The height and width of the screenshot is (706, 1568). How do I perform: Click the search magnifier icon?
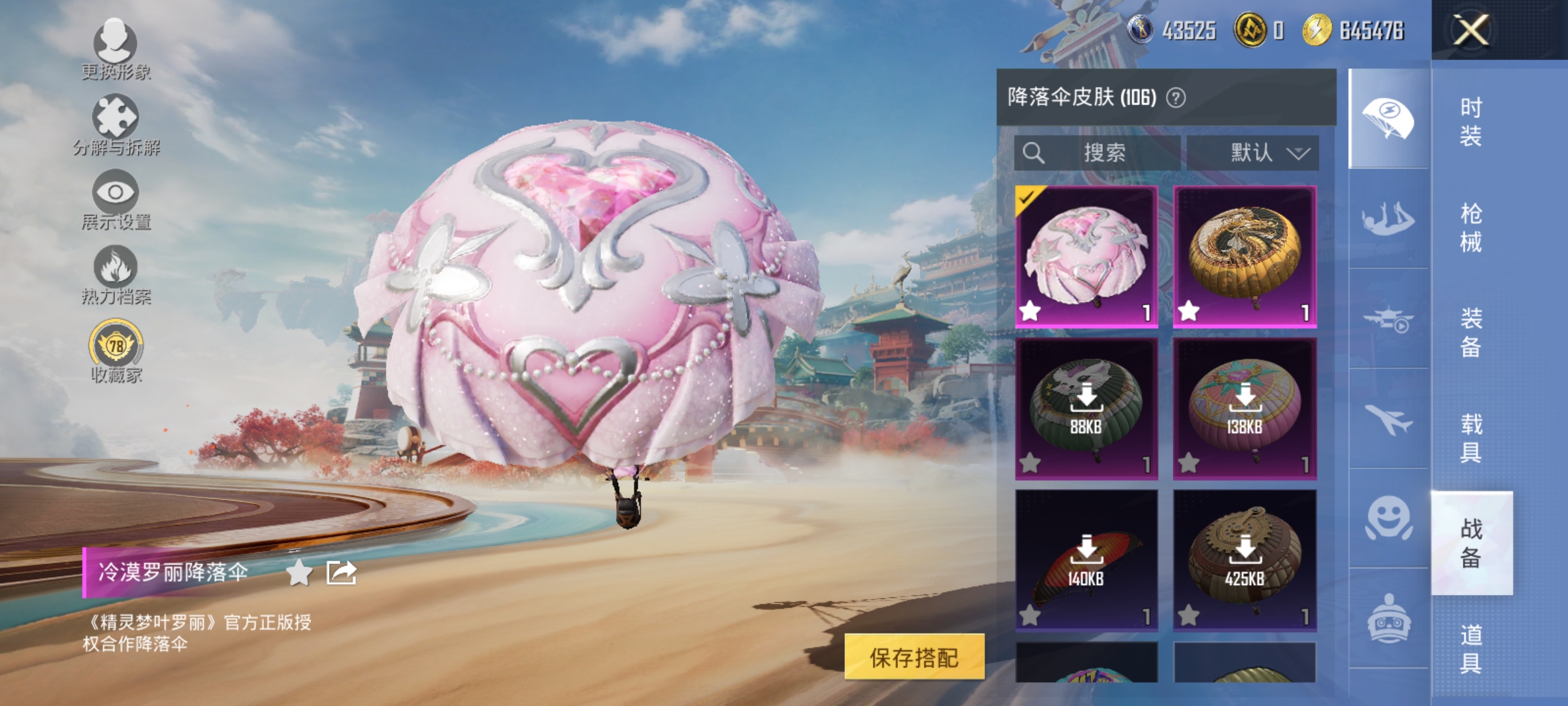1034,154
